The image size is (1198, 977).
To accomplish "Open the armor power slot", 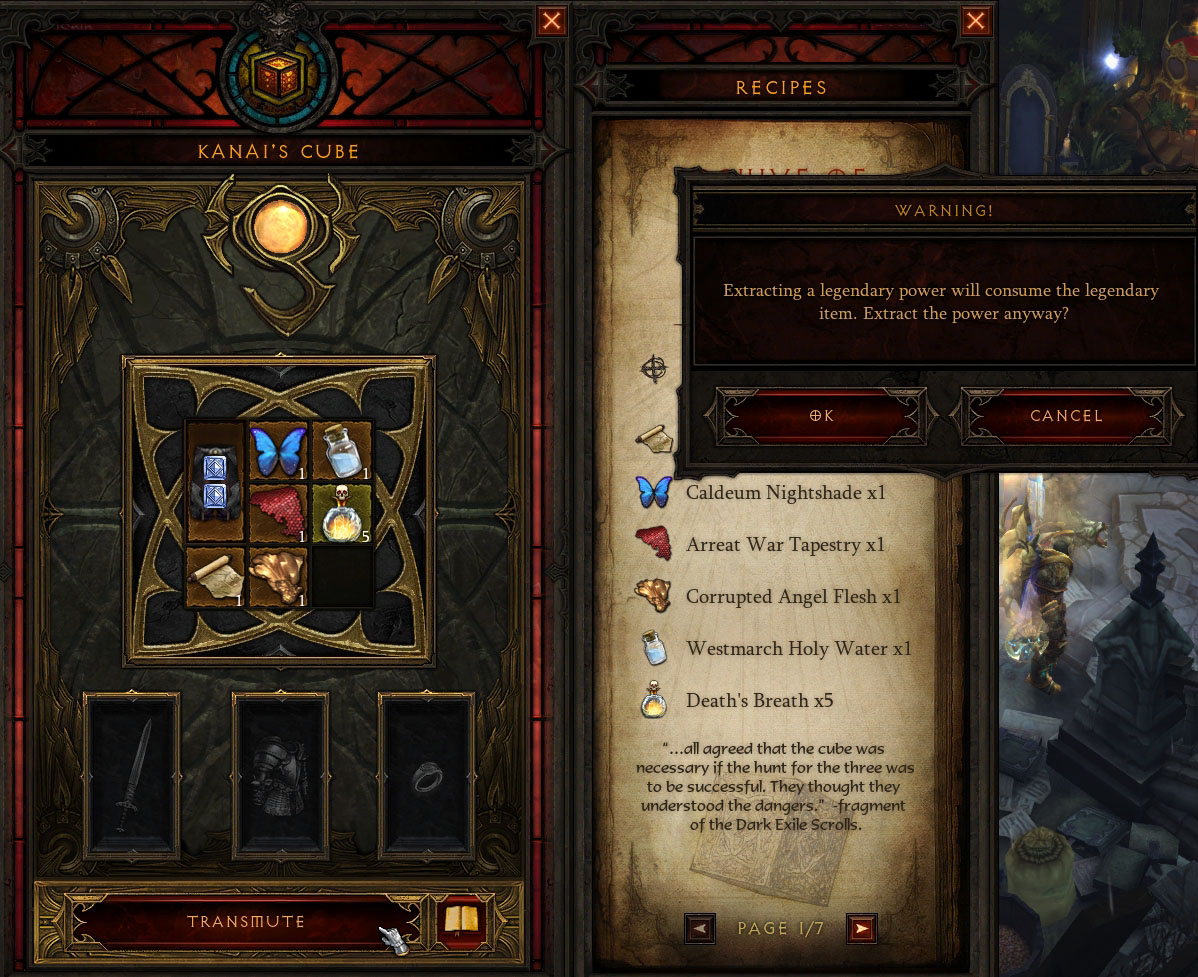I will 280,776.
